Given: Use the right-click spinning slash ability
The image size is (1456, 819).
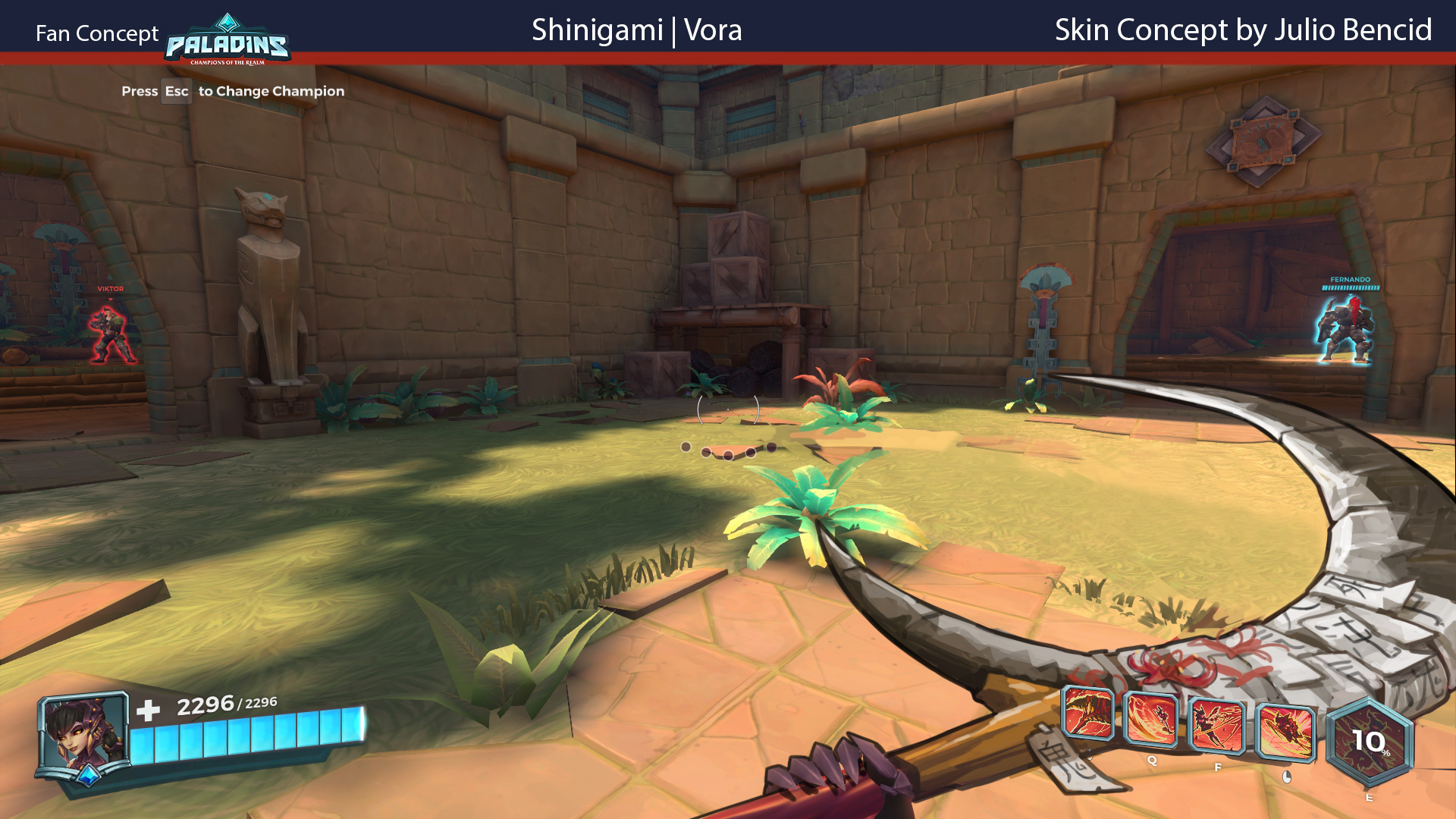Looking at the screenshot, I should (1285, 732).
